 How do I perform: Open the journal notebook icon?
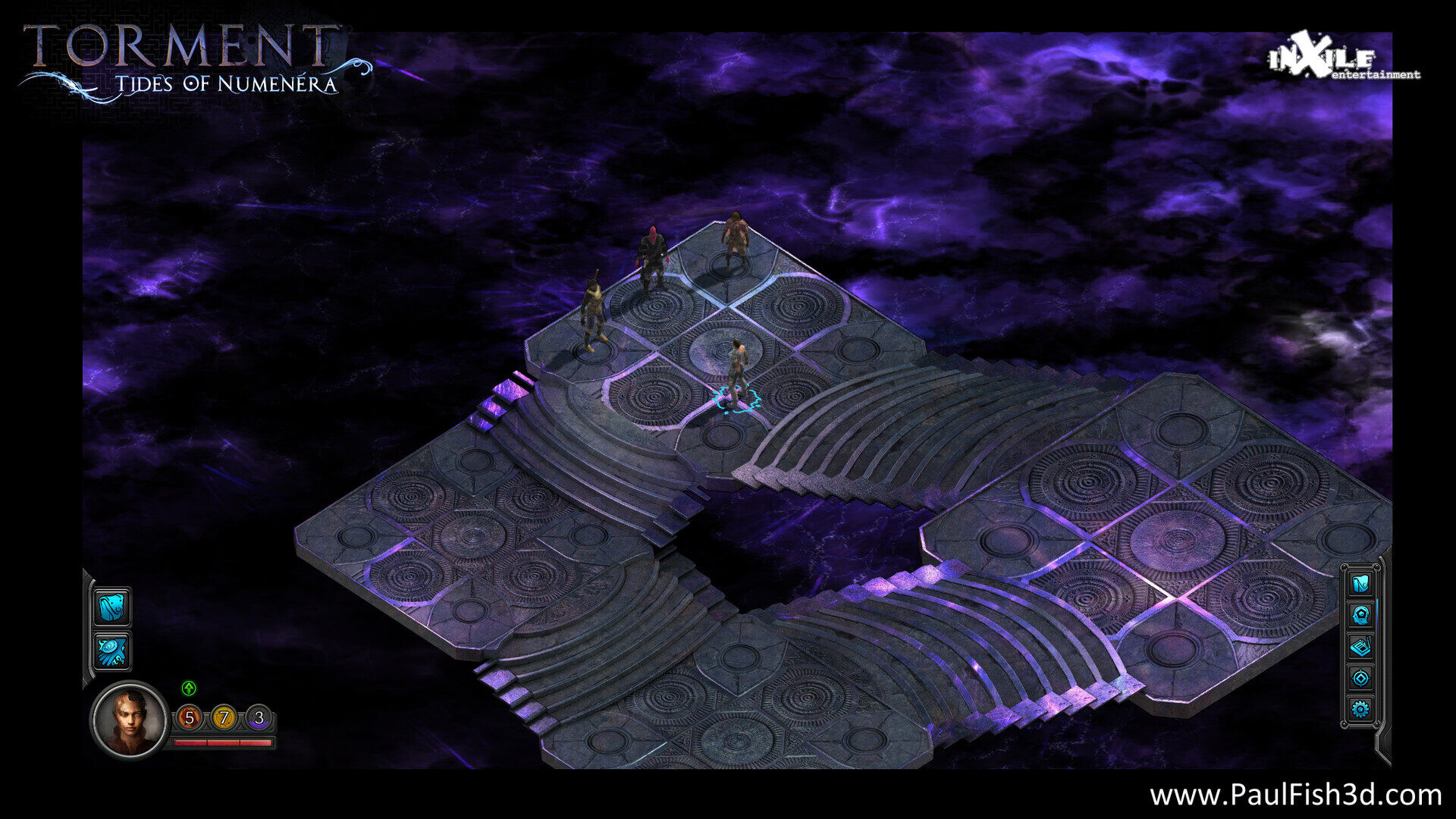tap(1360, 647)
